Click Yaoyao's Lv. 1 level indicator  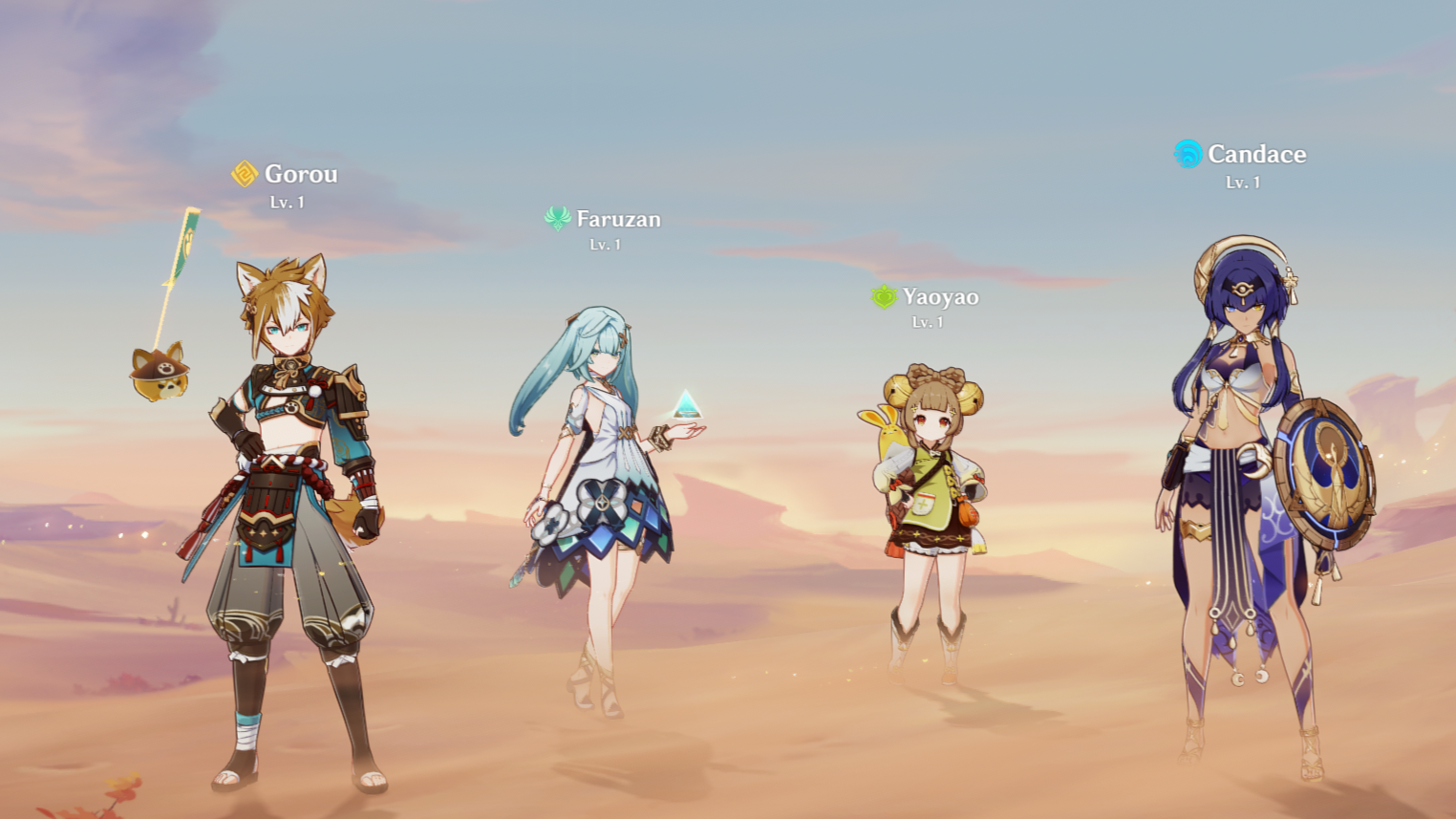tap(928, 322)
